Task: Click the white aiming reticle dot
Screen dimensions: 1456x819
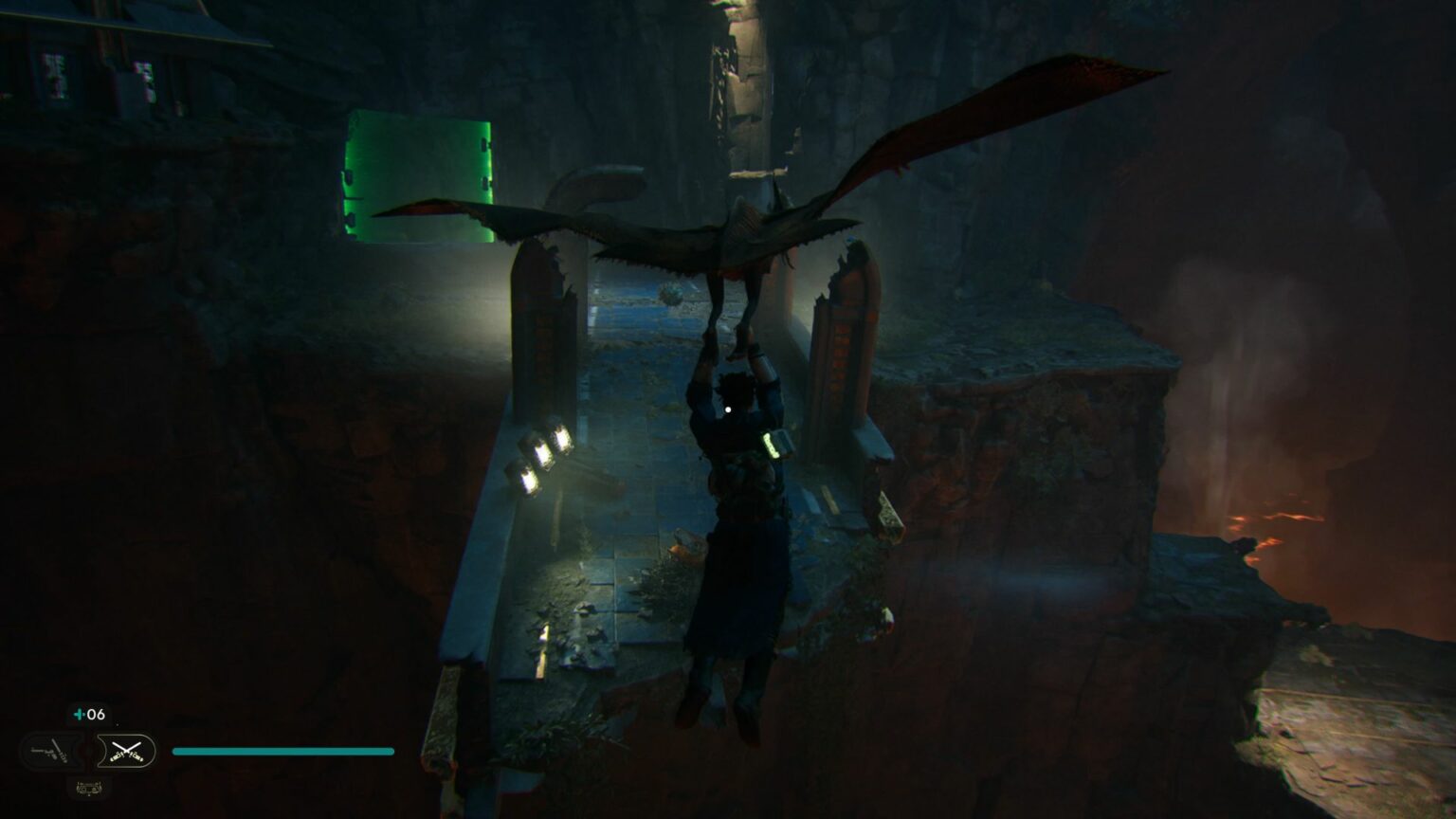Action: tap(726, 408)
